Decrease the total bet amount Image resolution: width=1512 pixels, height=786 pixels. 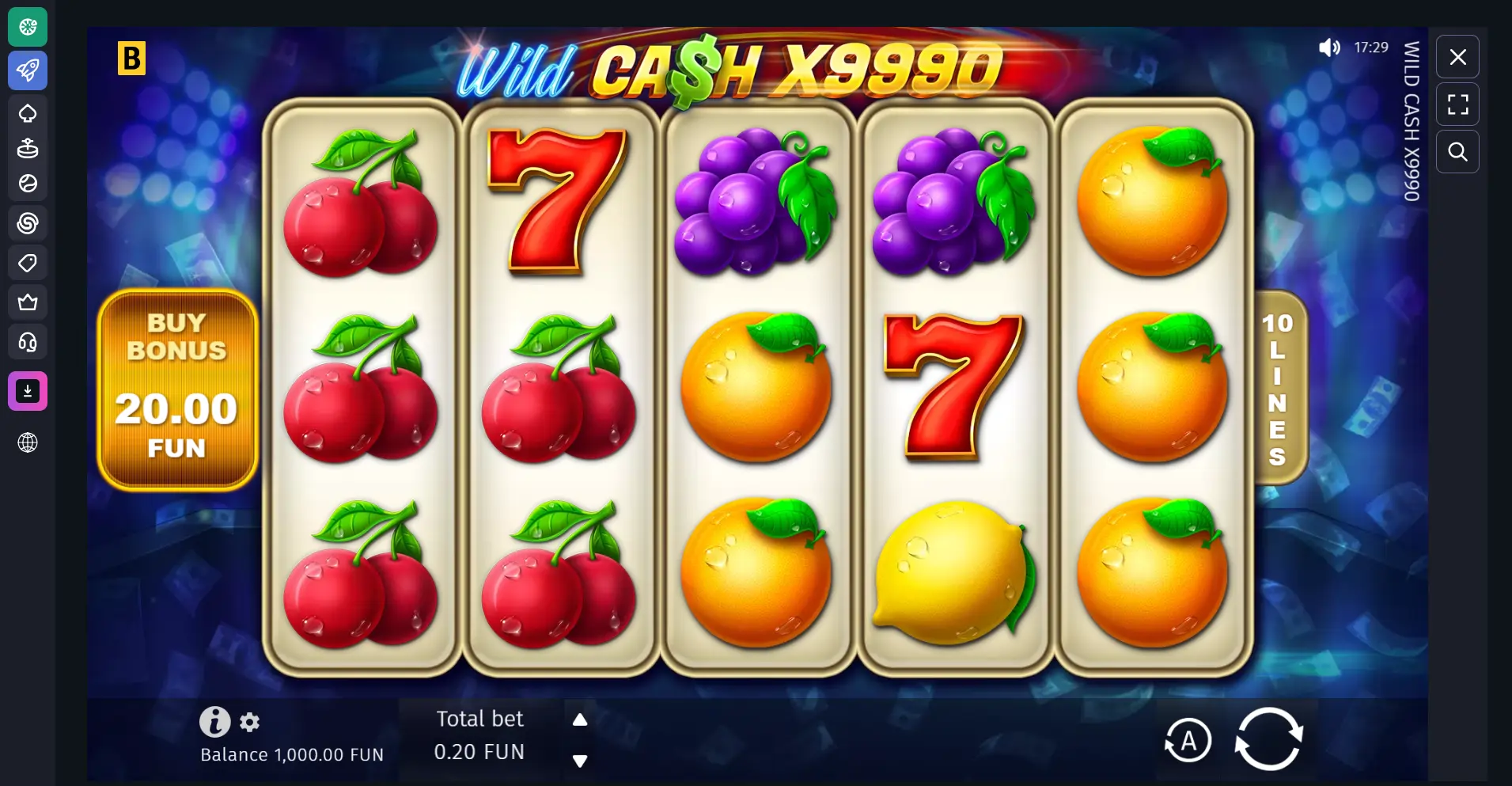tap(581, 761)
